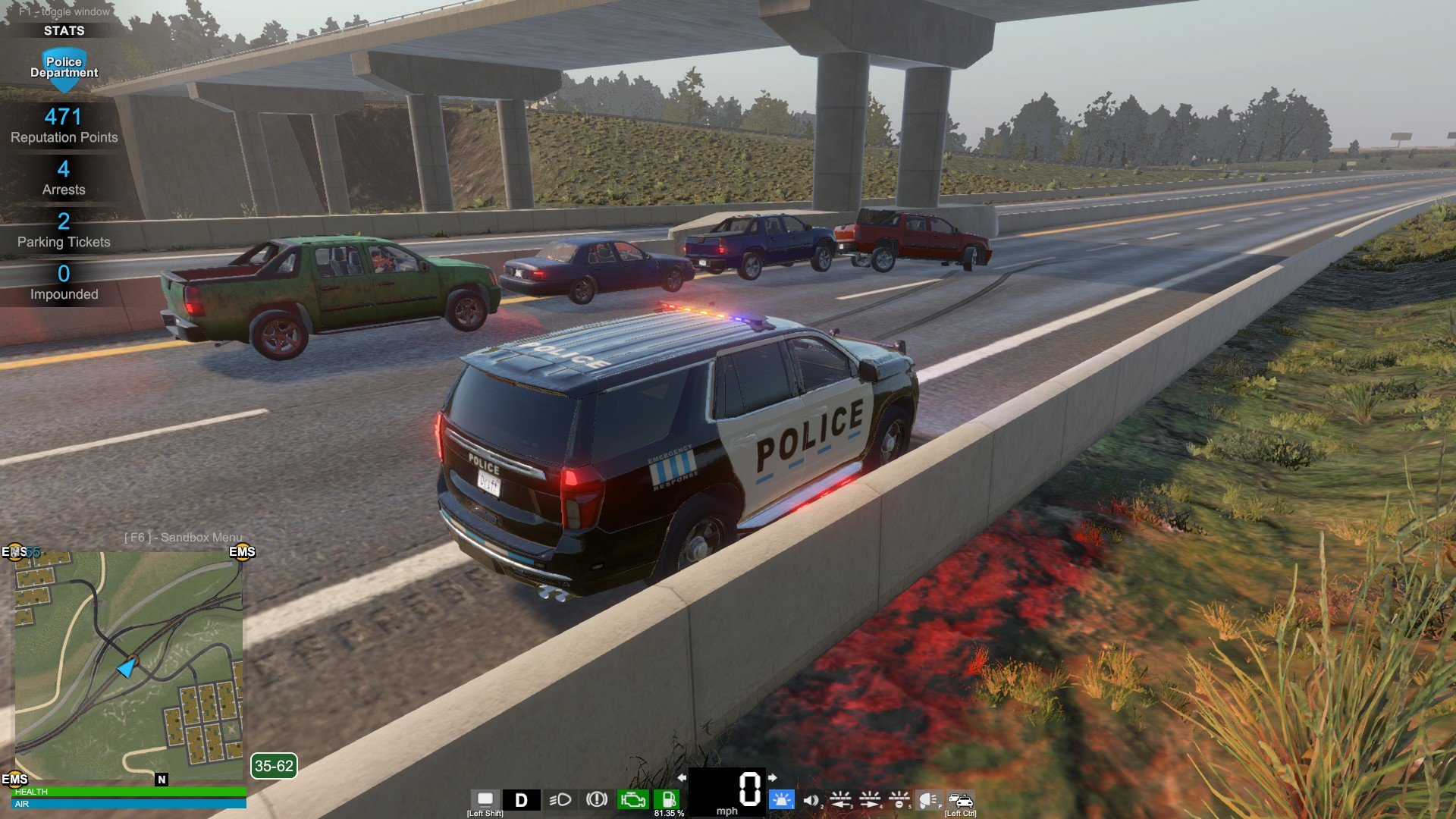Click the two-cars icon

[x=960, y=799]
